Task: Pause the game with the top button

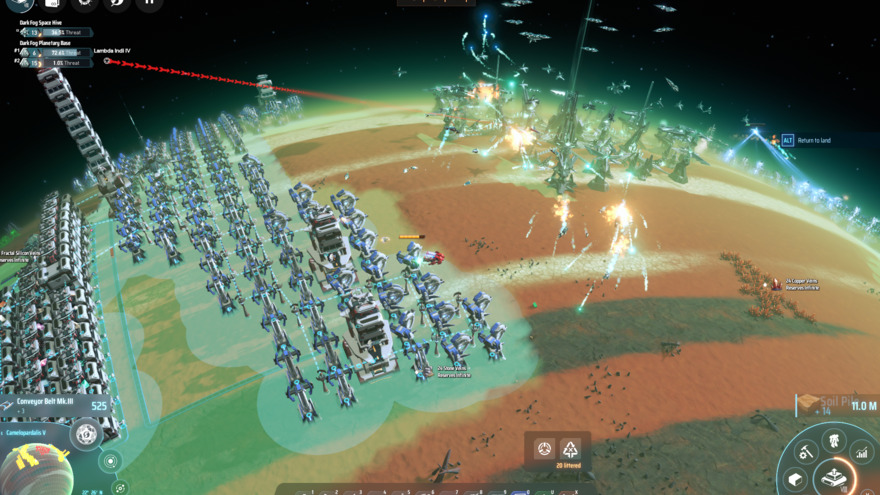Action: click(149, 3)
